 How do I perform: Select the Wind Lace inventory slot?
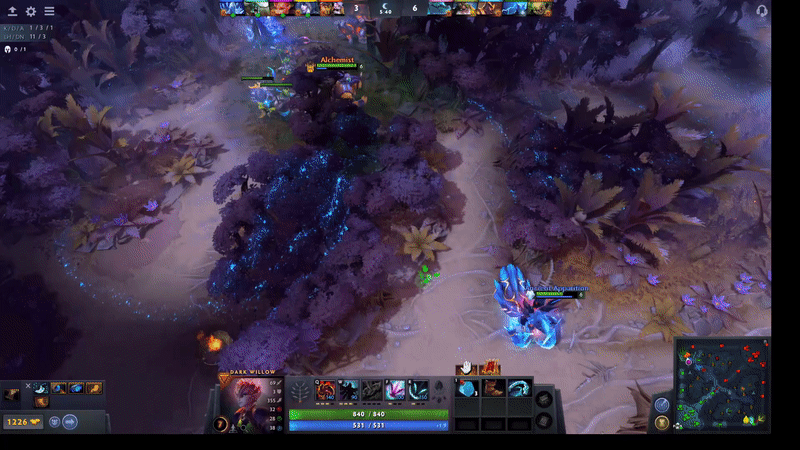click(x=518, y=388)
